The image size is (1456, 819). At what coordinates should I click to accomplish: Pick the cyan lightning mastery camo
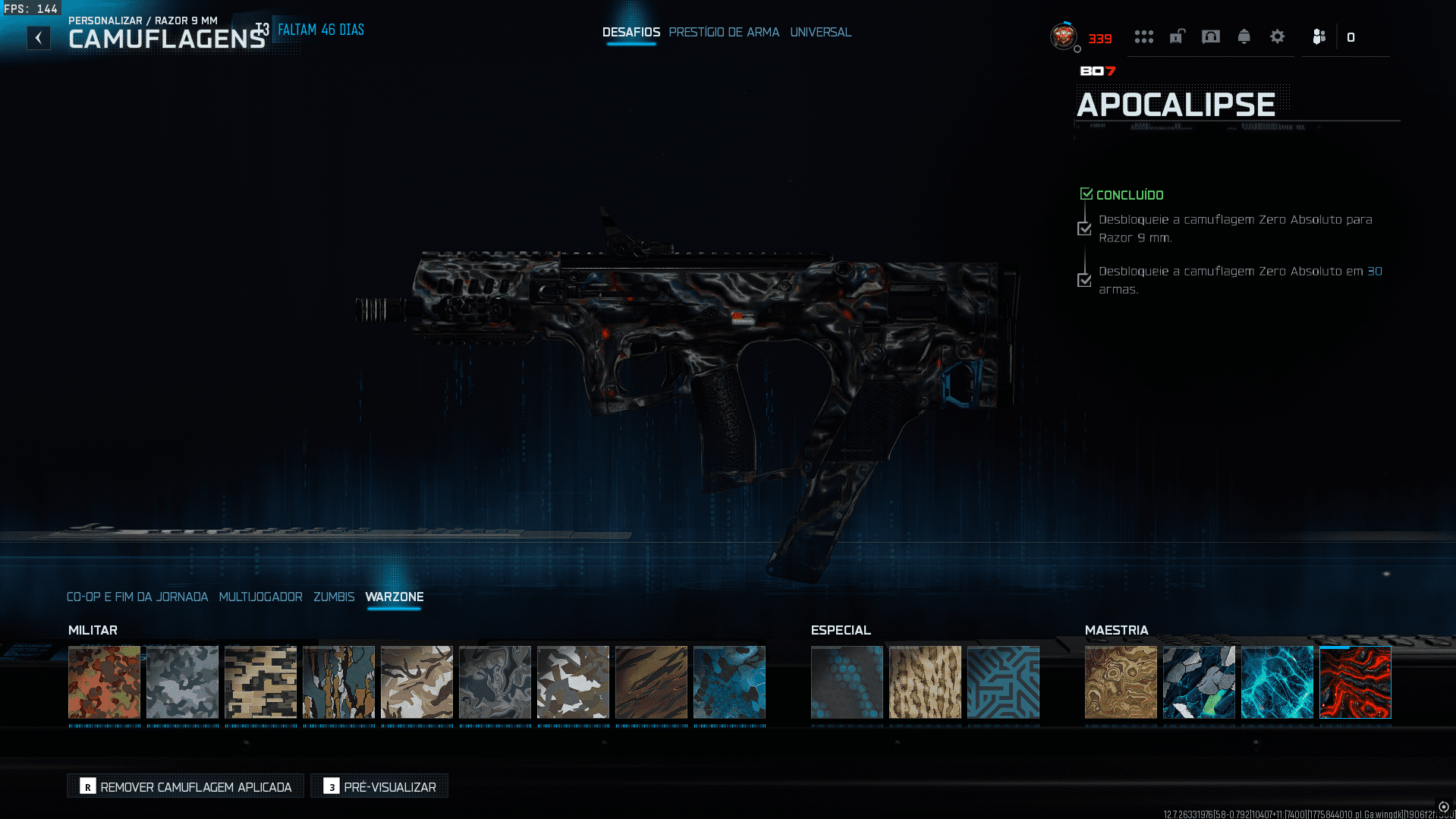click(1276, 682)
